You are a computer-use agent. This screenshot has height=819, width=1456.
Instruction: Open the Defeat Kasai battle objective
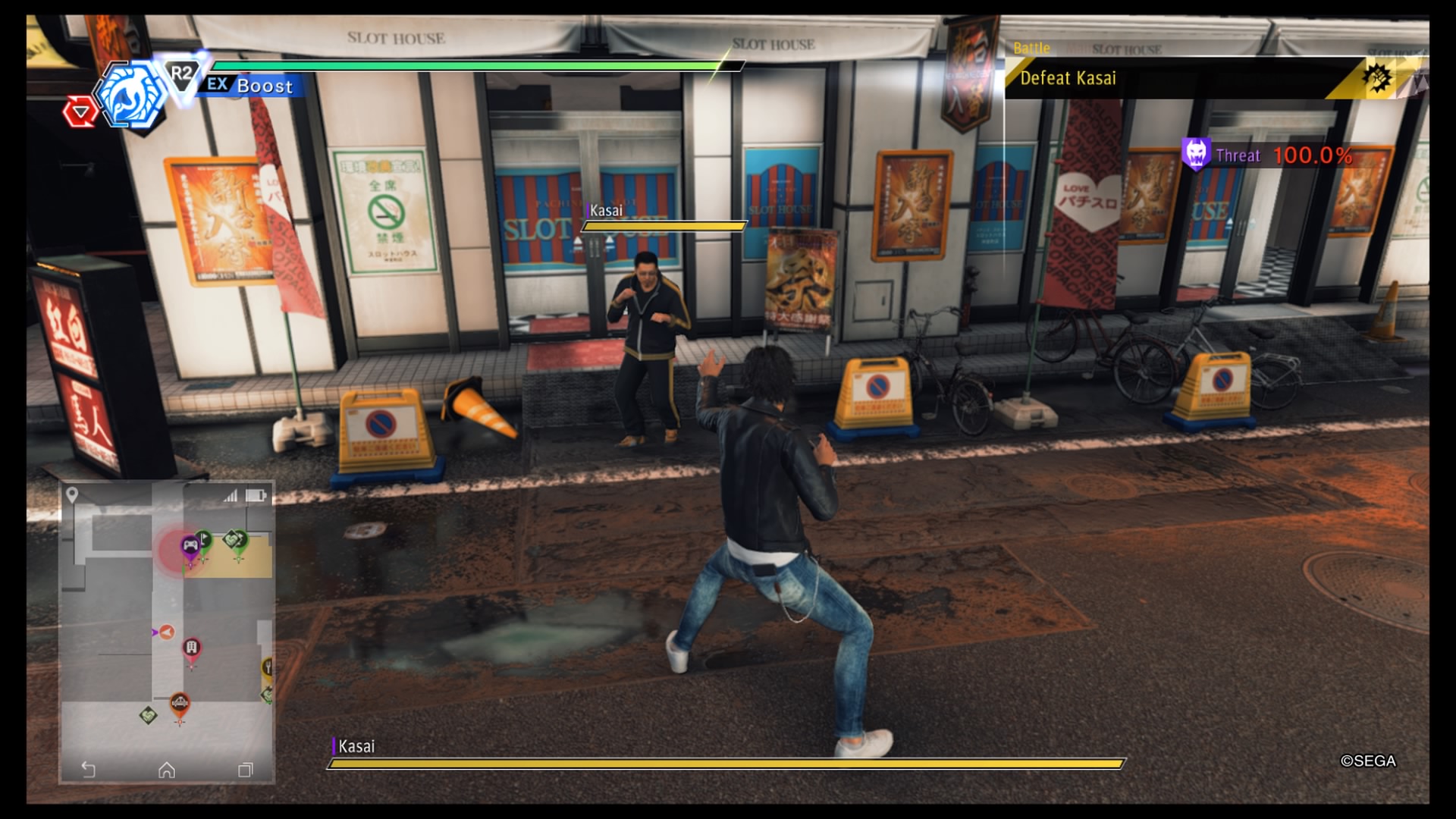coord(1068,78)
